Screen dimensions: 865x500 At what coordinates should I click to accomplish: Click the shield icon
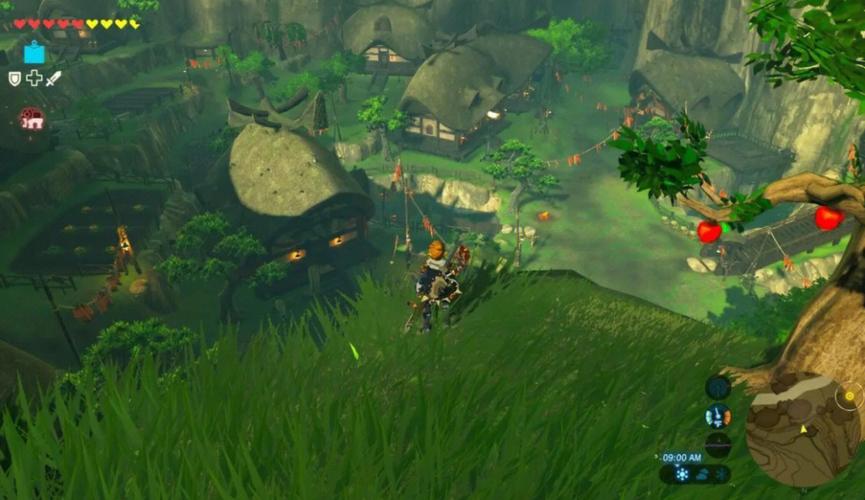coord(14,78)
